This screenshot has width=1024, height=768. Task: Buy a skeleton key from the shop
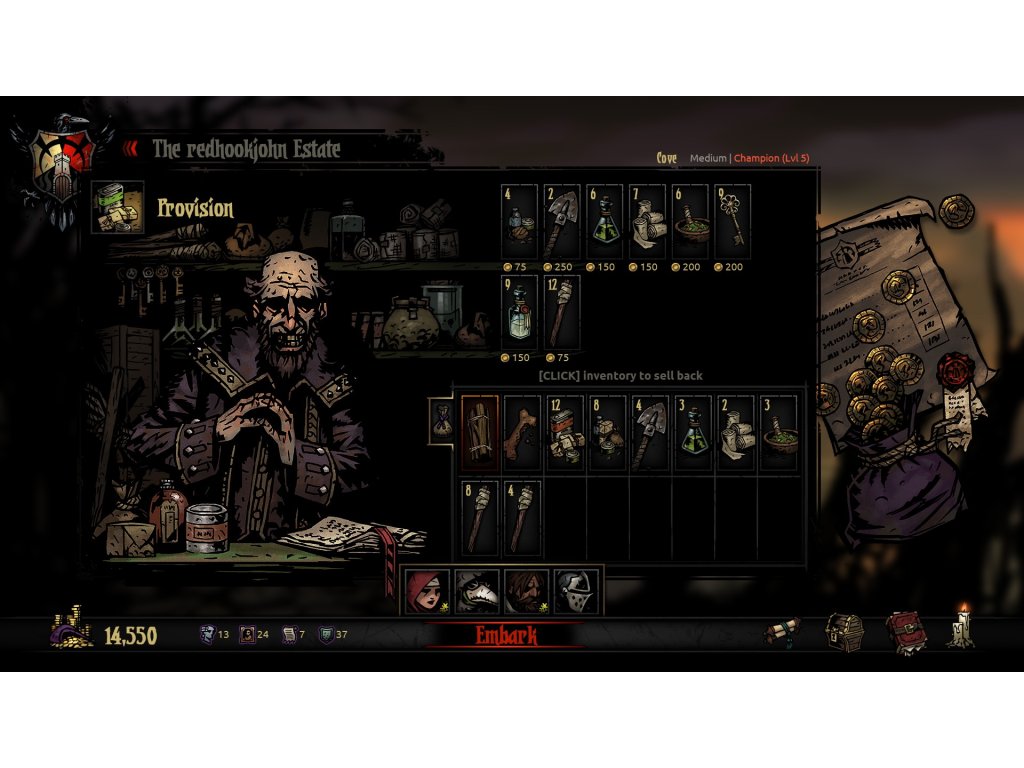pyautogui.click(x=733, y=221)
